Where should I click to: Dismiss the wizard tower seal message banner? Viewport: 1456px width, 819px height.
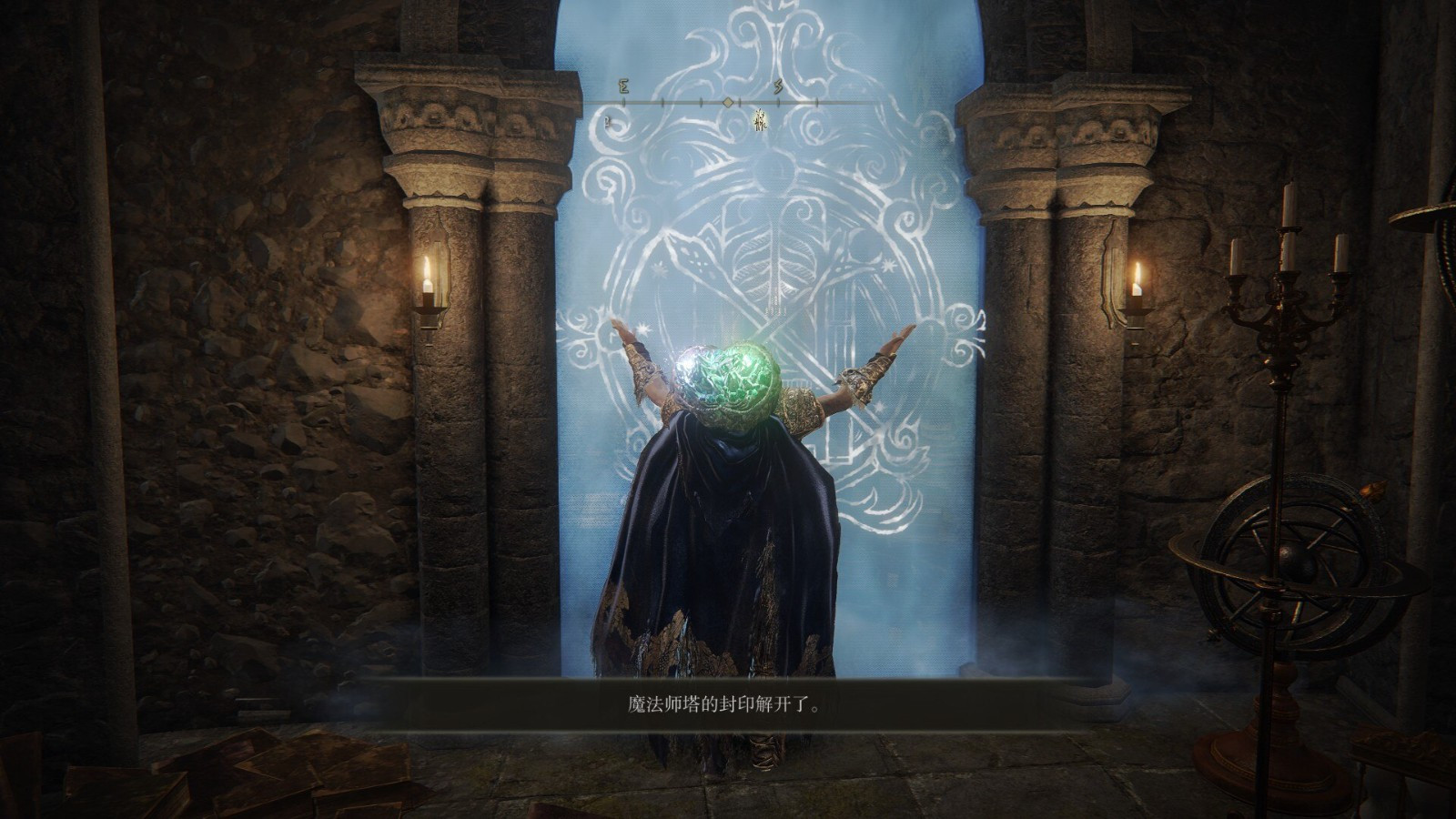[x=718, y=704]
